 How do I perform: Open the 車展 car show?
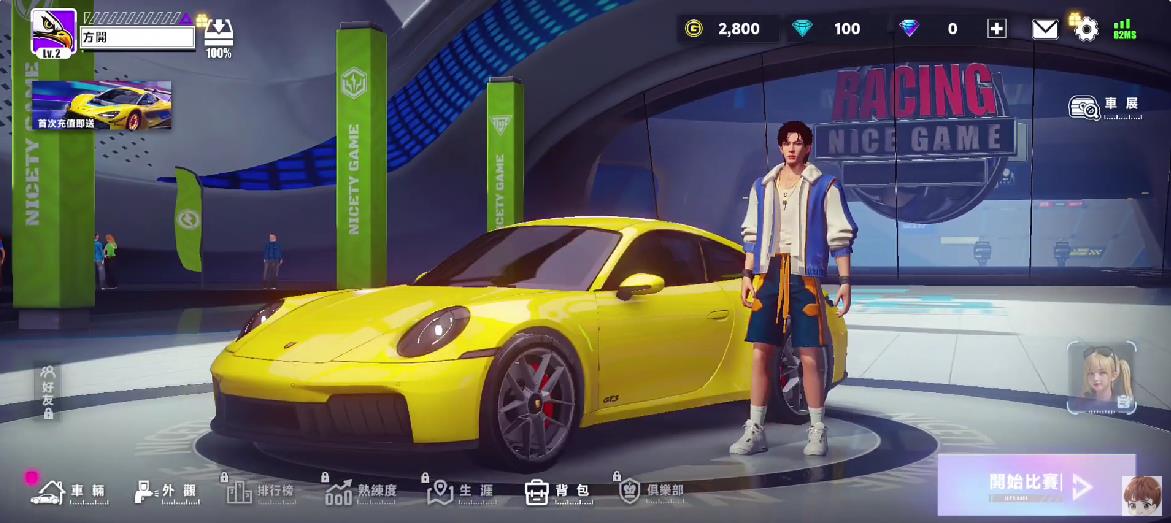(x=1104, y=105)
